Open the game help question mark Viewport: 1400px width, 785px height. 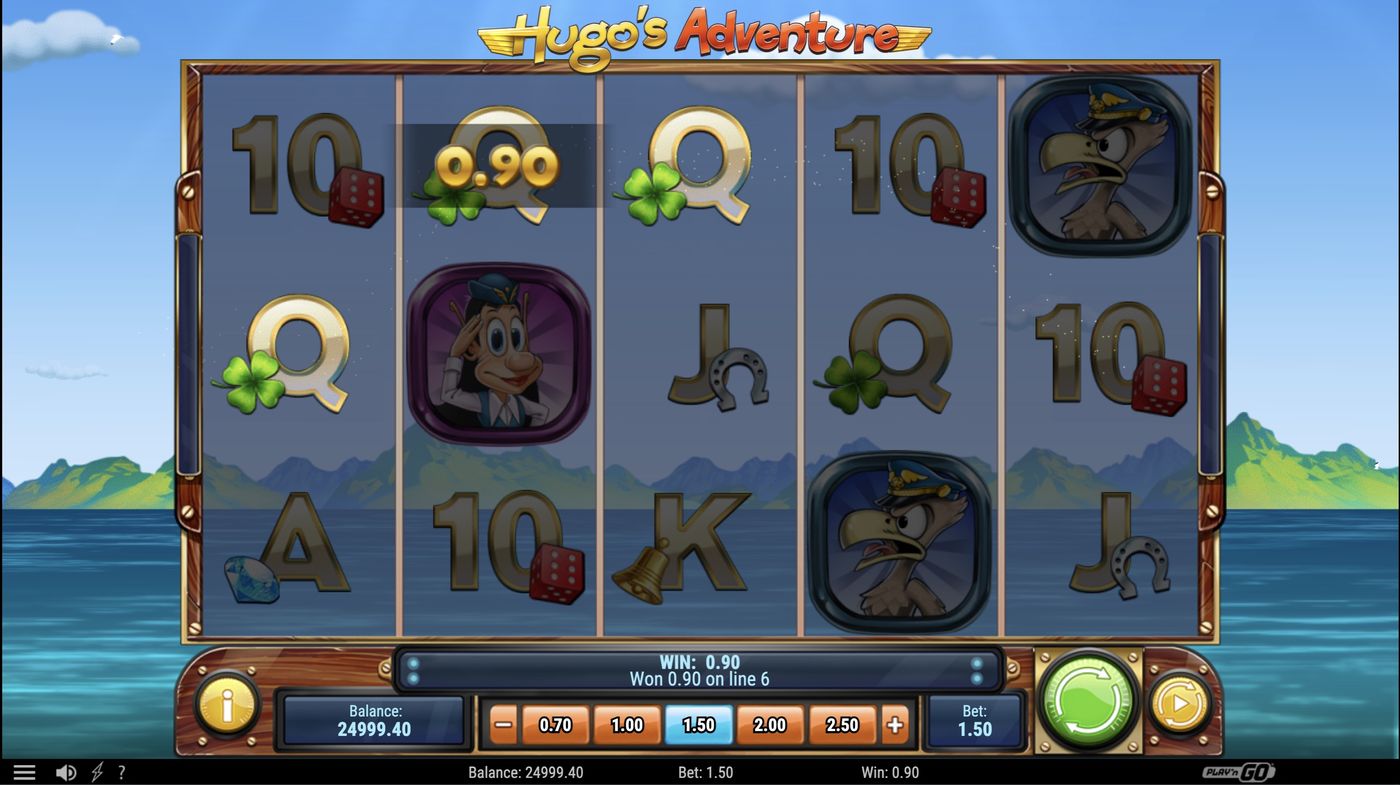[121, 771]
